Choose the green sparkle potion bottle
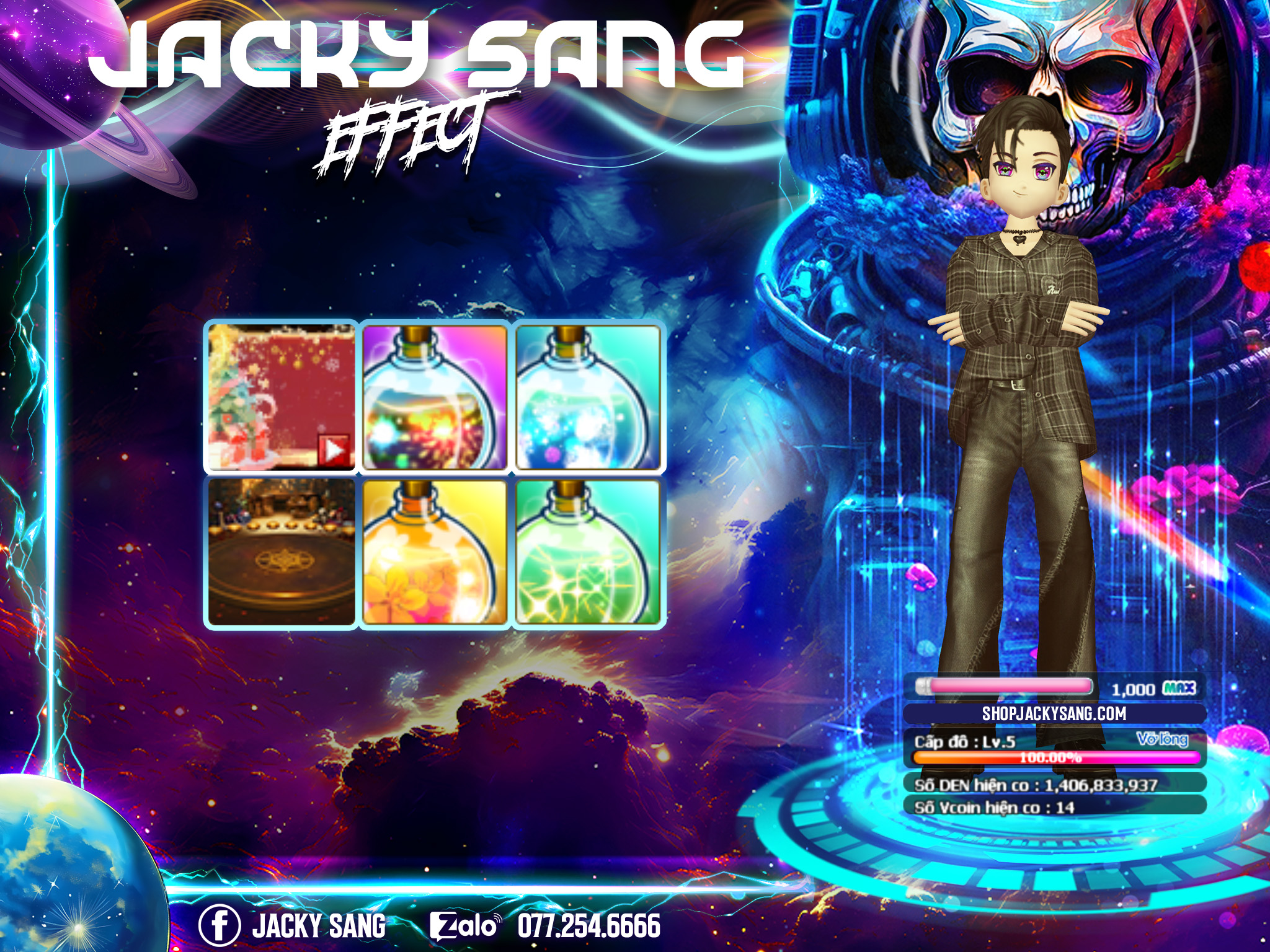Screen dimensions: 1270x952 [588, 552]
